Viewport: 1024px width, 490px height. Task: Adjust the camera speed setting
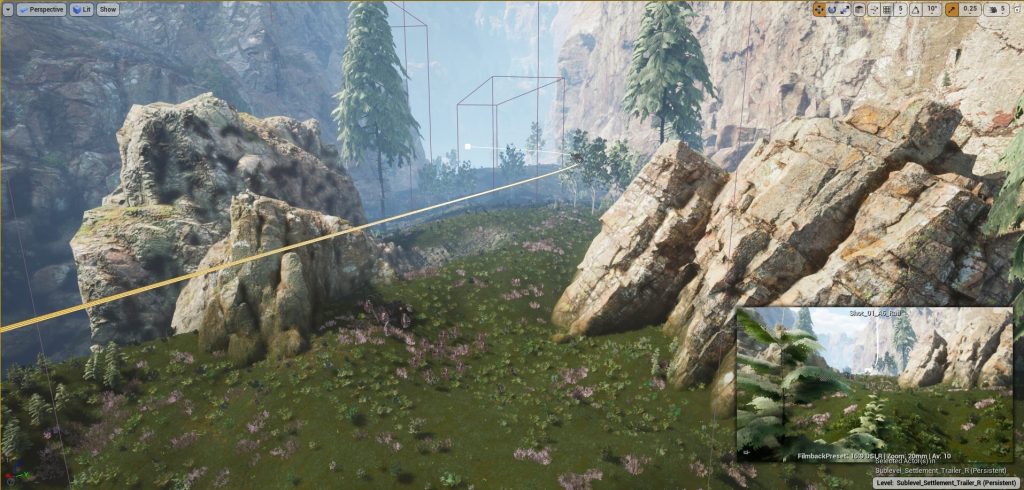click(x=997, y=9)
